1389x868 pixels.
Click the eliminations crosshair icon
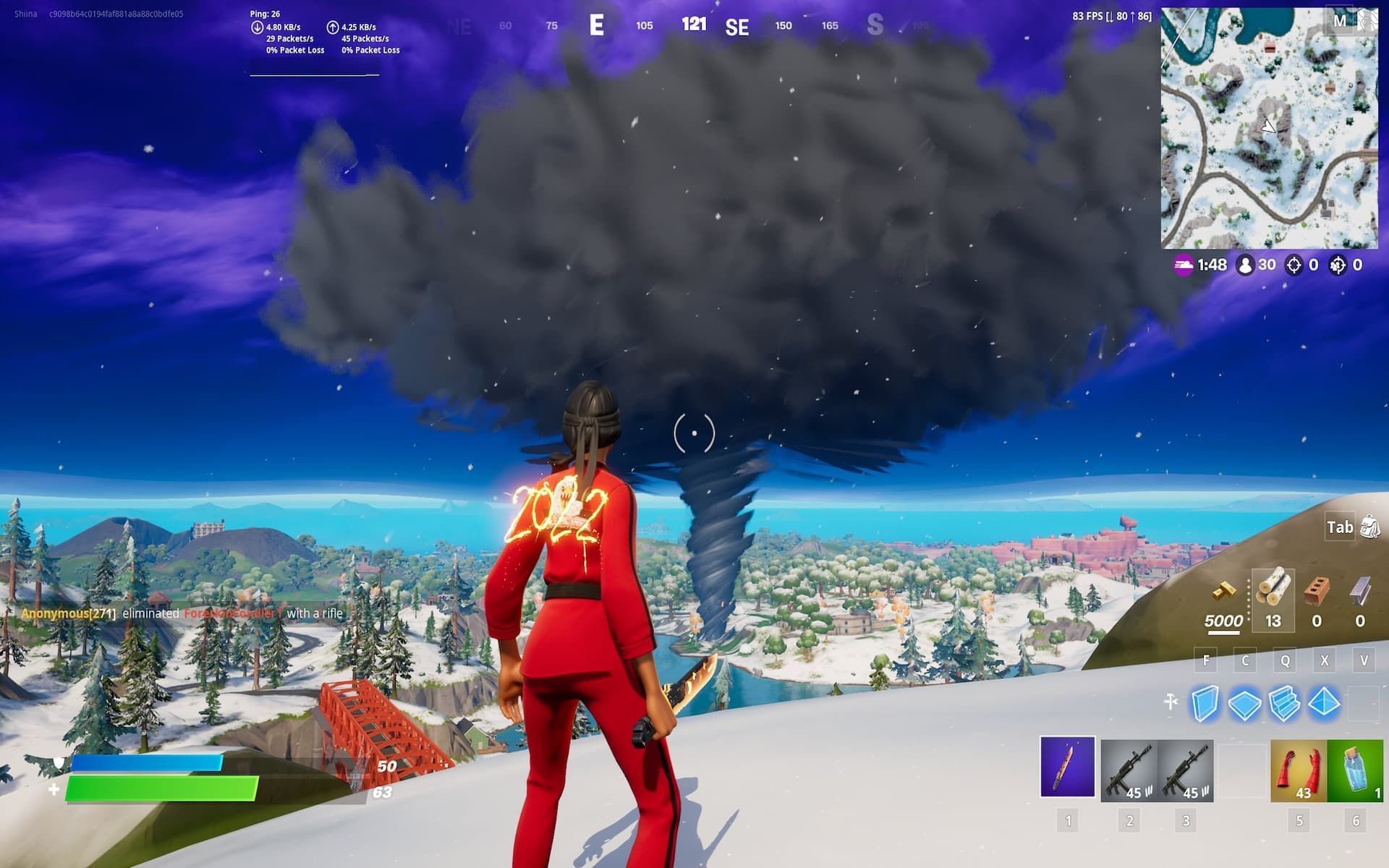coord(1295,265)
